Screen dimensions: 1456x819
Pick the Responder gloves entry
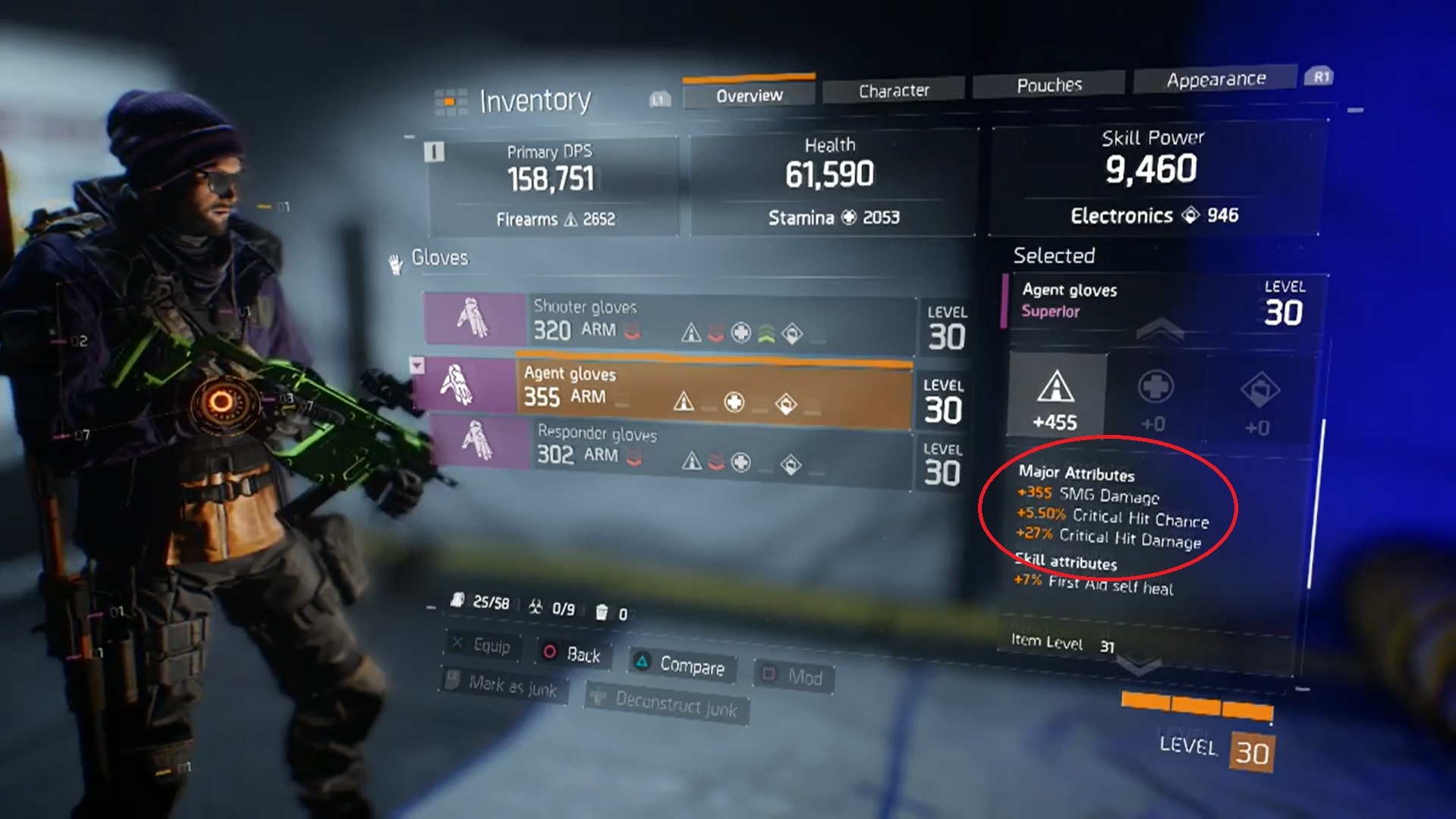(x=668, y=448)
